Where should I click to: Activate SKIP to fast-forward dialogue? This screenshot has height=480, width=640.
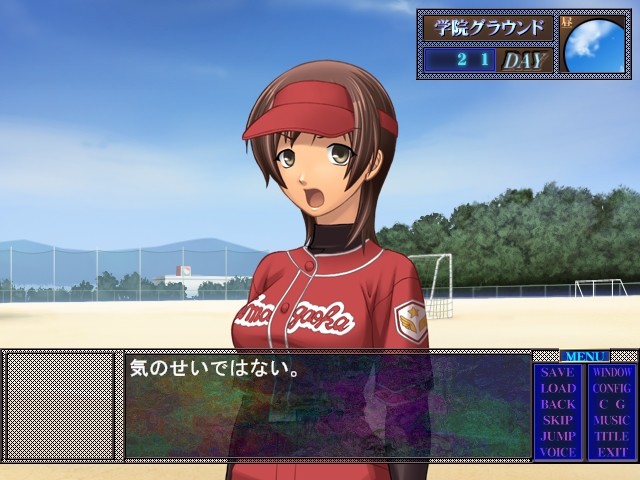click(x=557, y=421)
